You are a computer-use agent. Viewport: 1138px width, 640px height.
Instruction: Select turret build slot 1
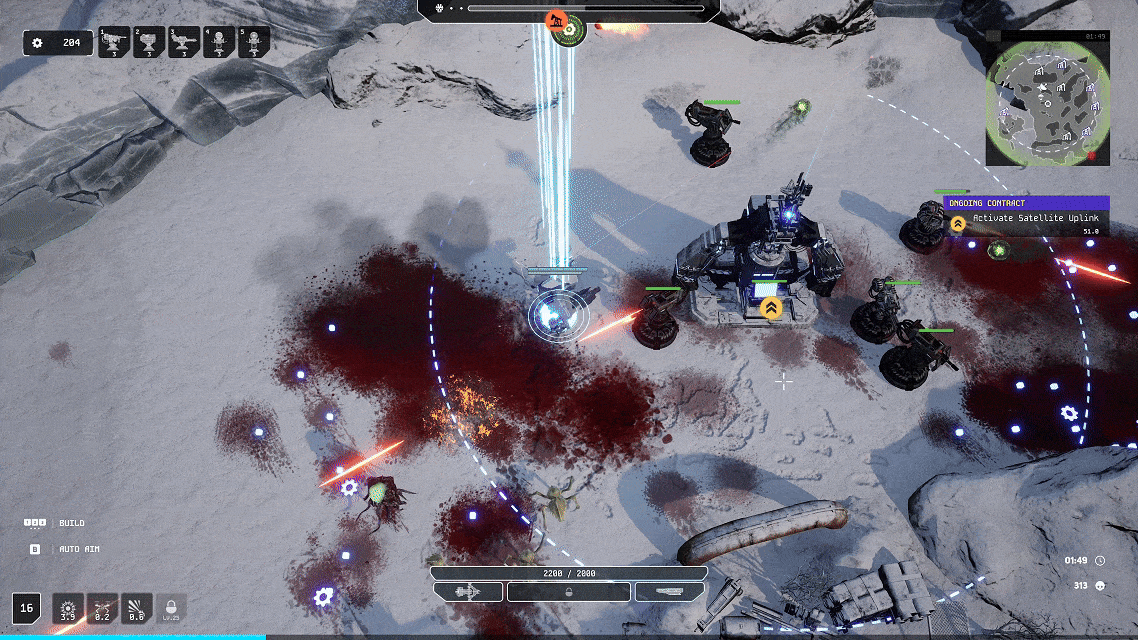(114, 43)
